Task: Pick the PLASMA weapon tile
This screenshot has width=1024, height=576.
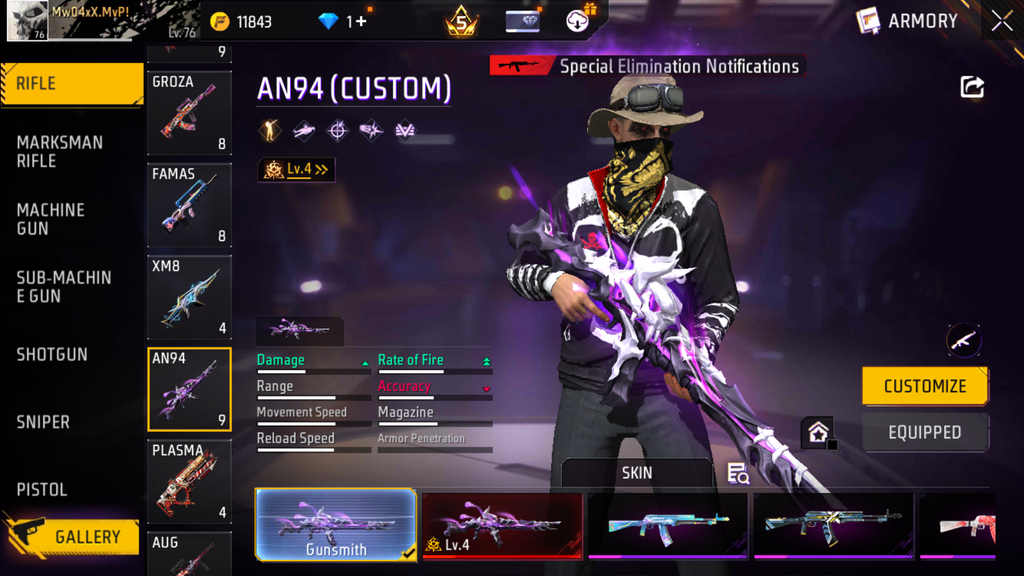Action: click(189, 481)
